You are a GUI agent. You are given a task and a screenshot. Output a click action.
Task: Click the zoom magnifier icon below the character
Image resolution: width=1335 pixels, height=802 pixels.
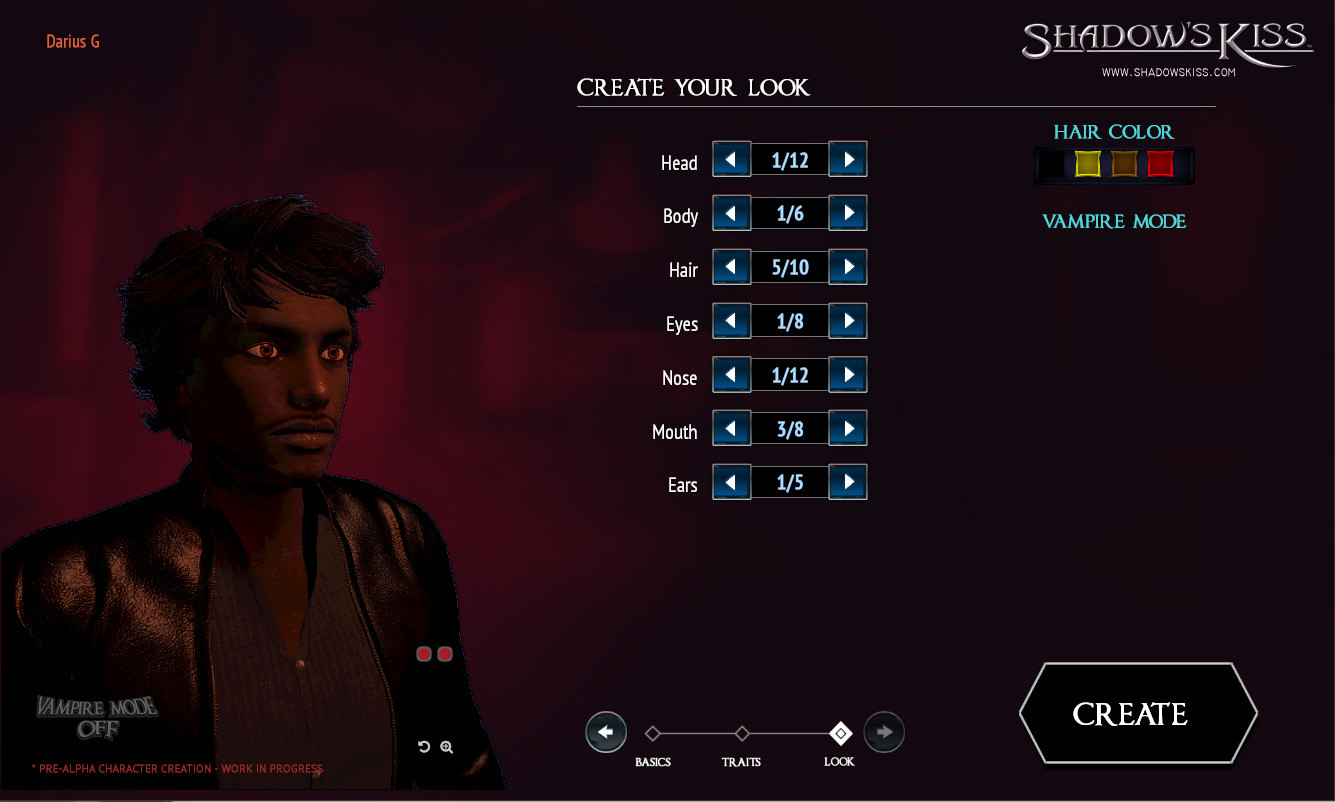coord(446,747)
